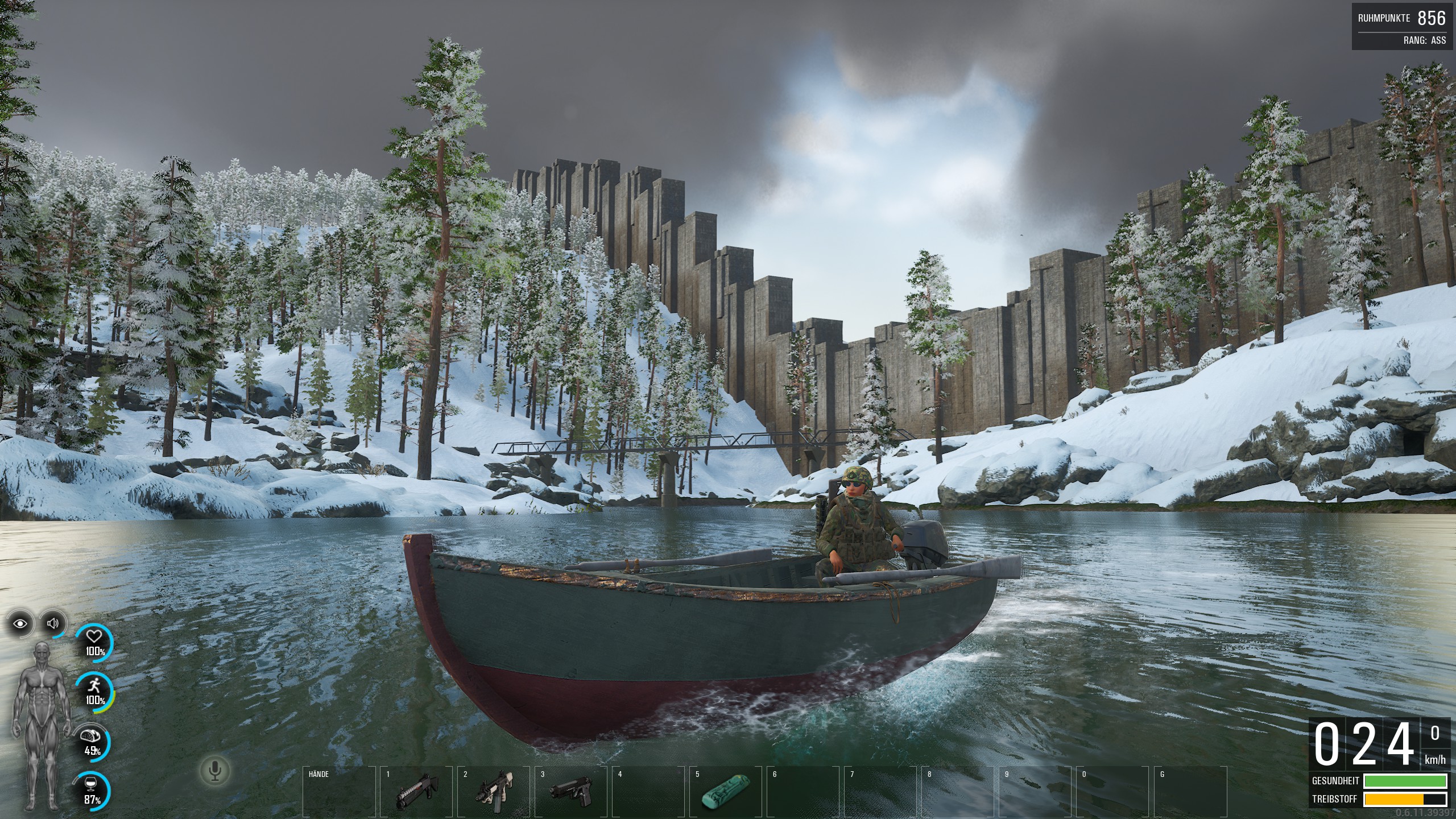Click the taco food indicator

(x=92, y=742)
